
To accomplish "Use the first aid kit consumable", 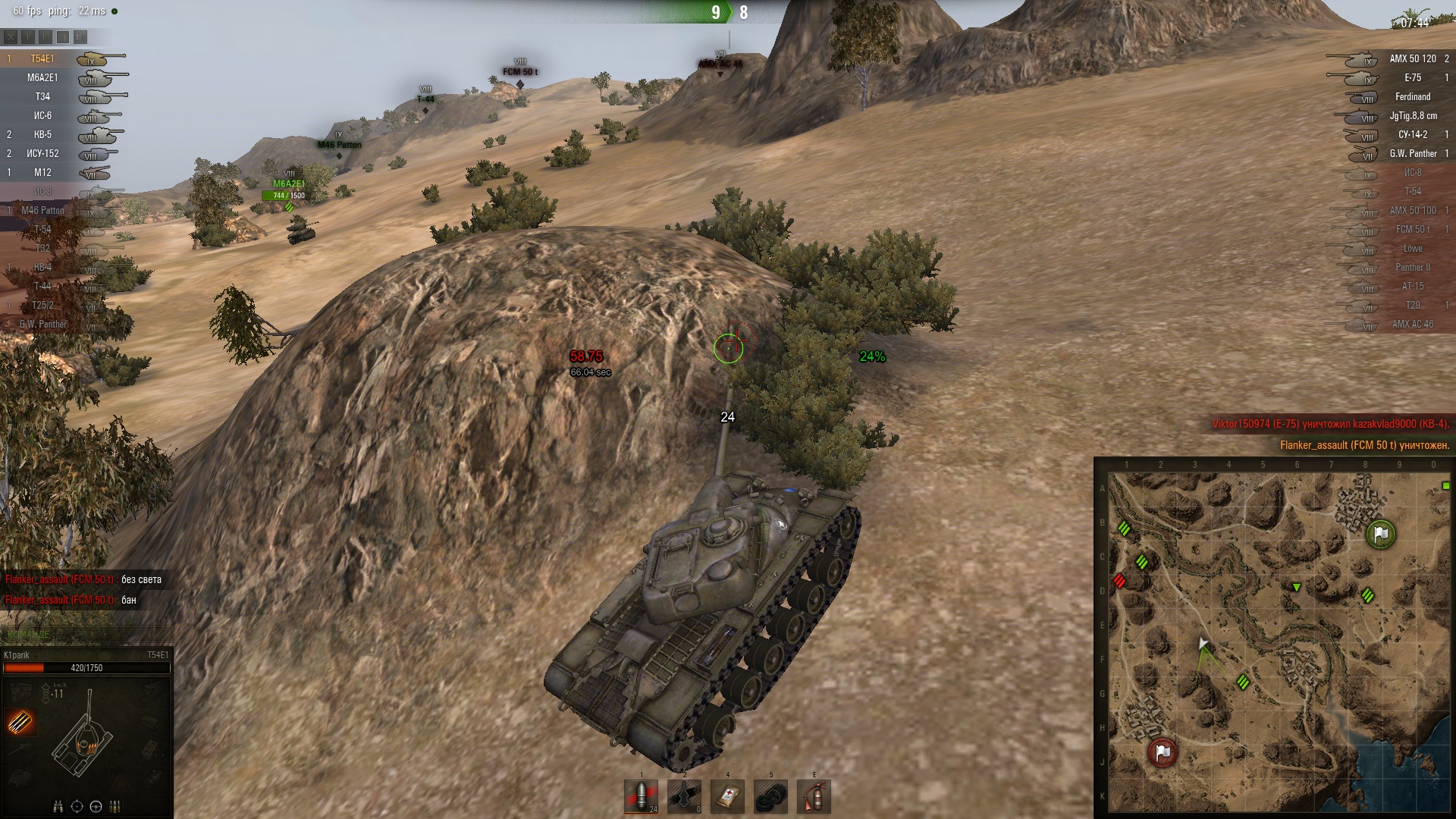I will (727, 796).
